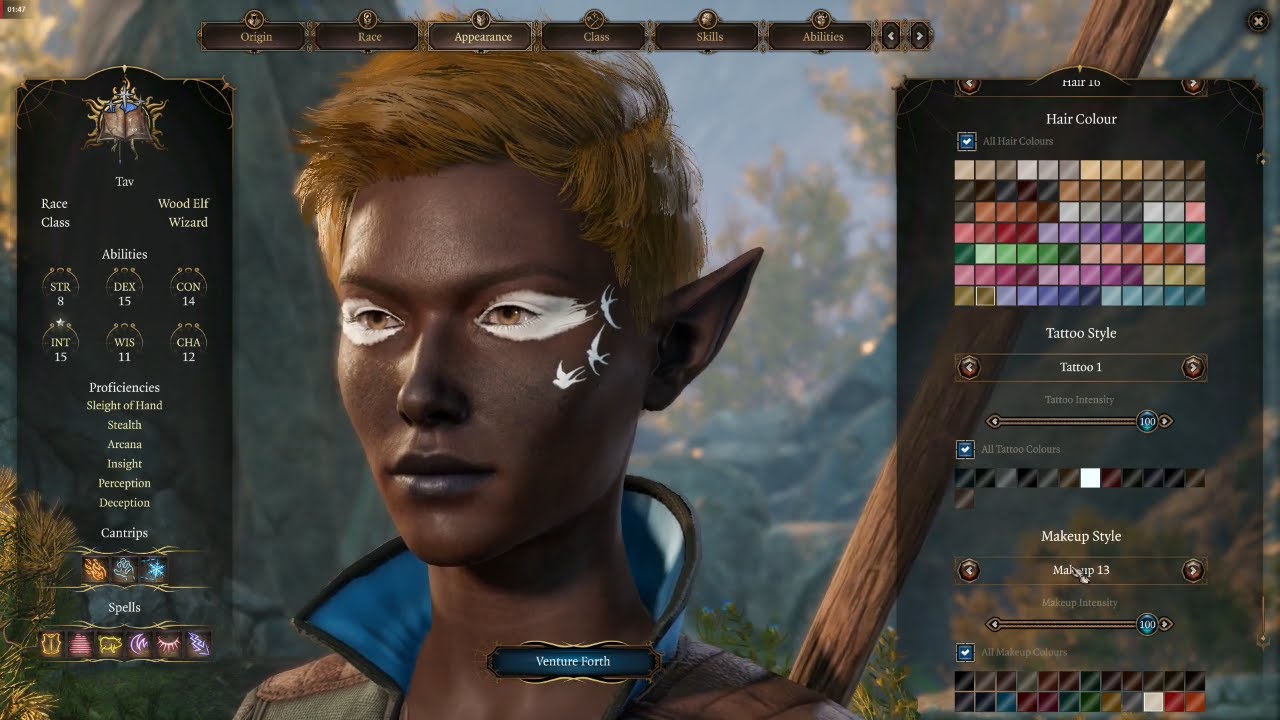Open the Abilities tab
Viewport: 1280px width, 720px height.
[823, 36]
